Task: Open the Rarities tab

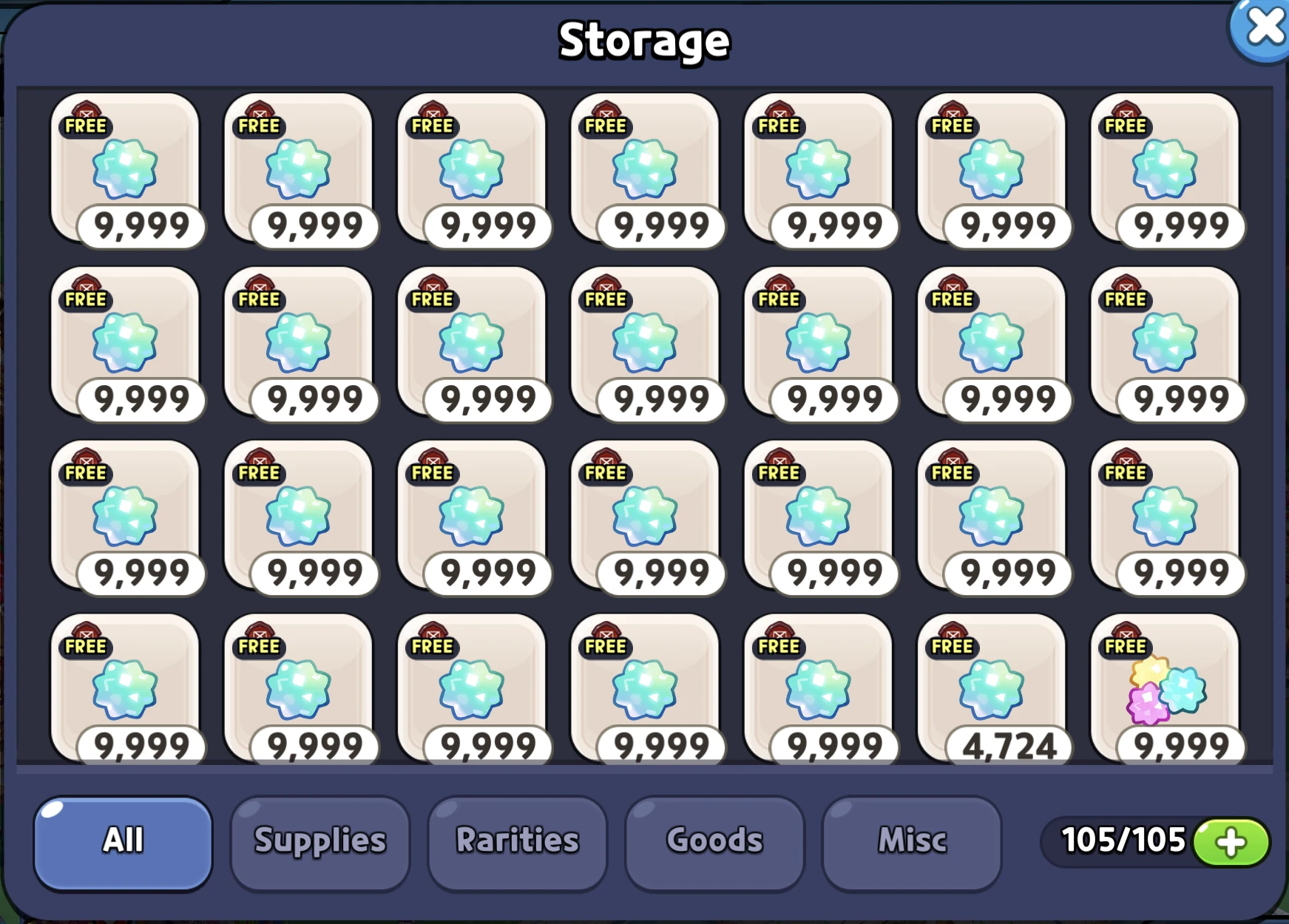Action: point(518,840)
